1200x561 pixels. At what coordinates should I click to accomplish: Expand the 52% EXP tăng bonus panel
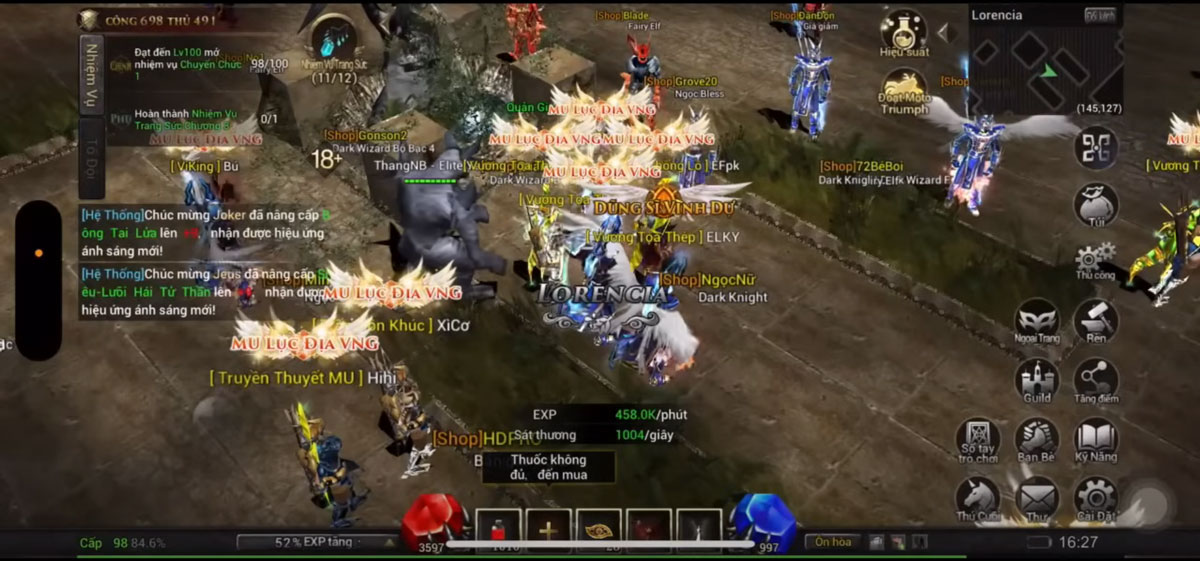pyautogui.click(x=318, y=542)
